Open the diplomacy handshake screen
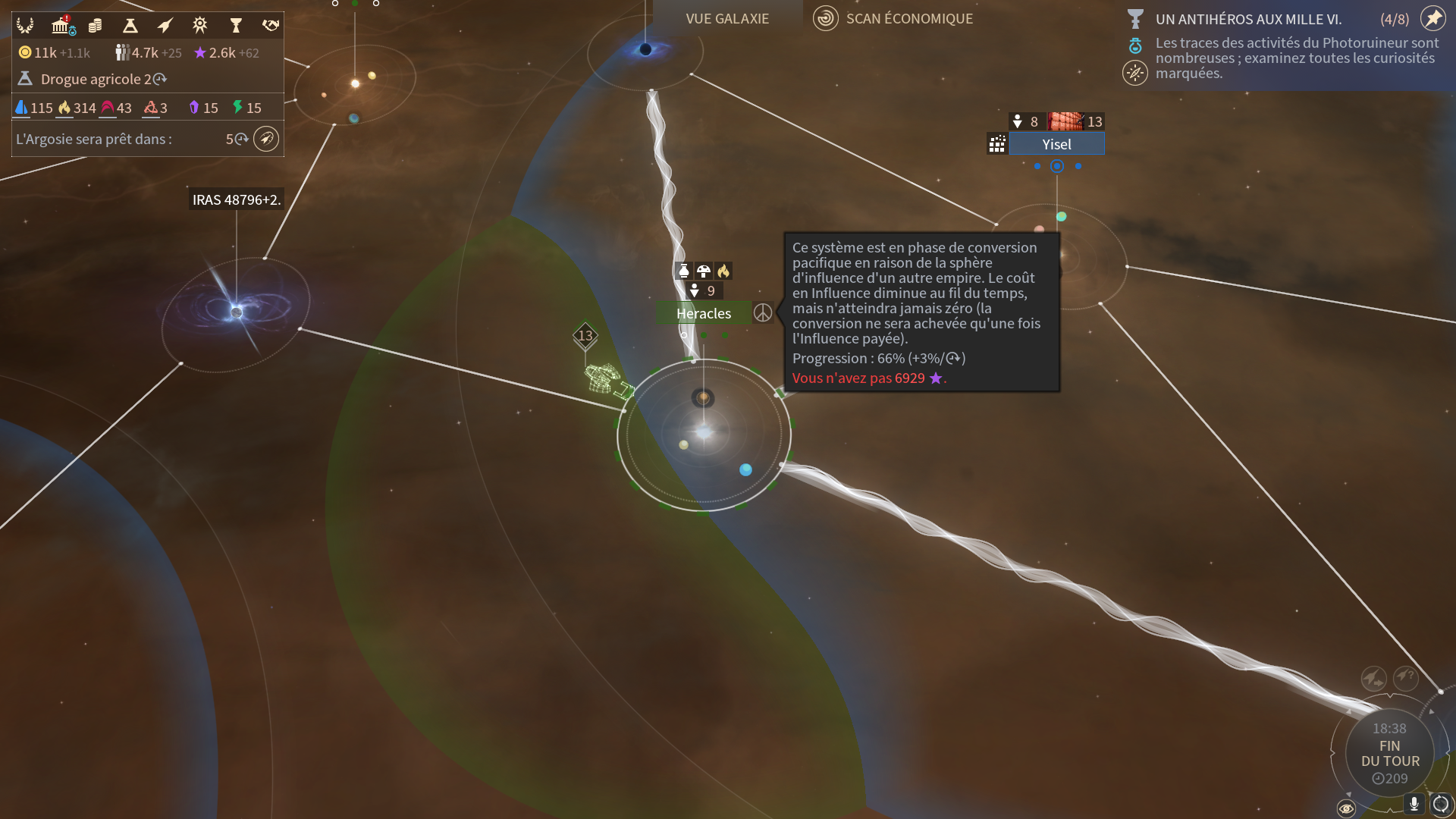The image size is (1456, 819). coord(271,26)
